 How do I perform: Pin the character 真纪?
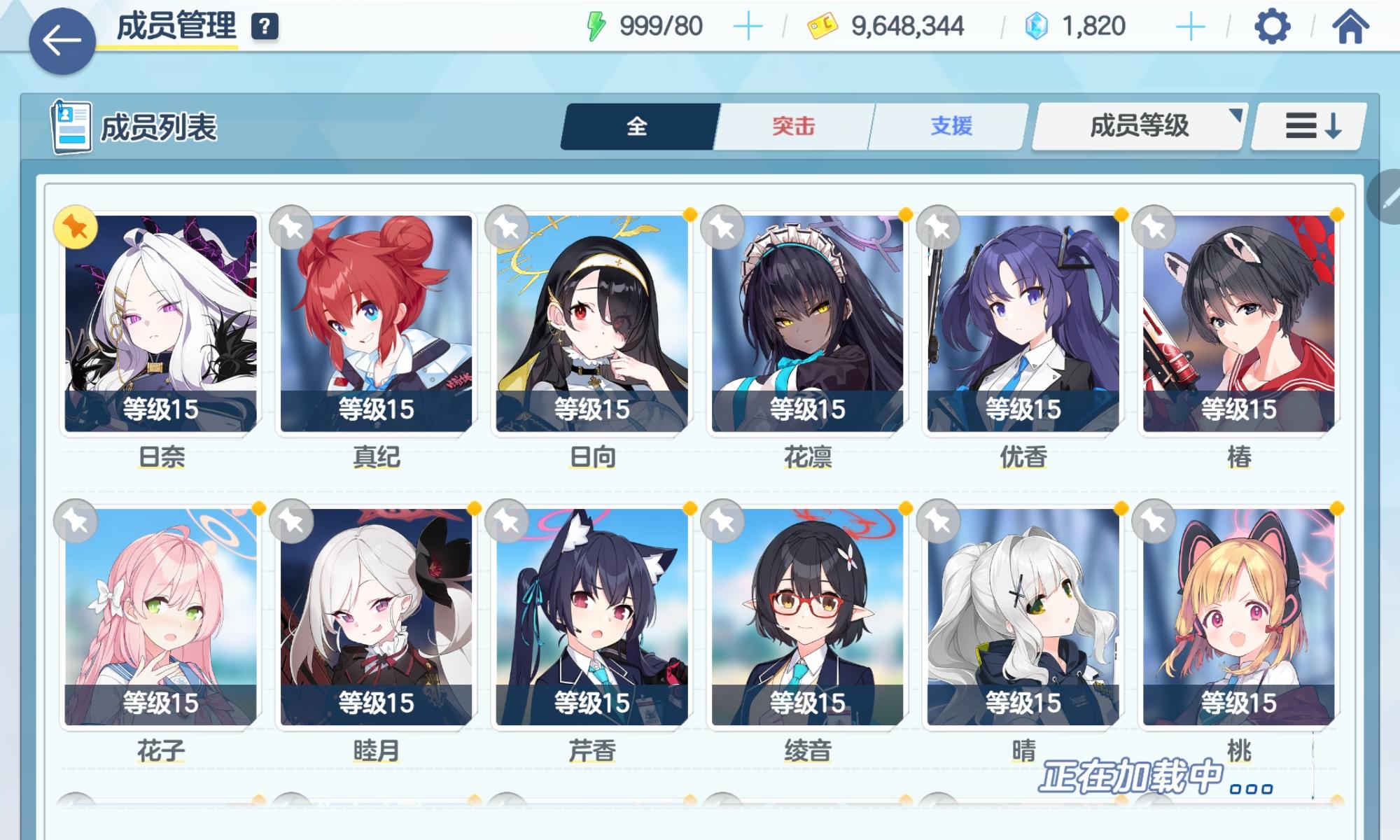pyautogui.click(x=290, y=225)
